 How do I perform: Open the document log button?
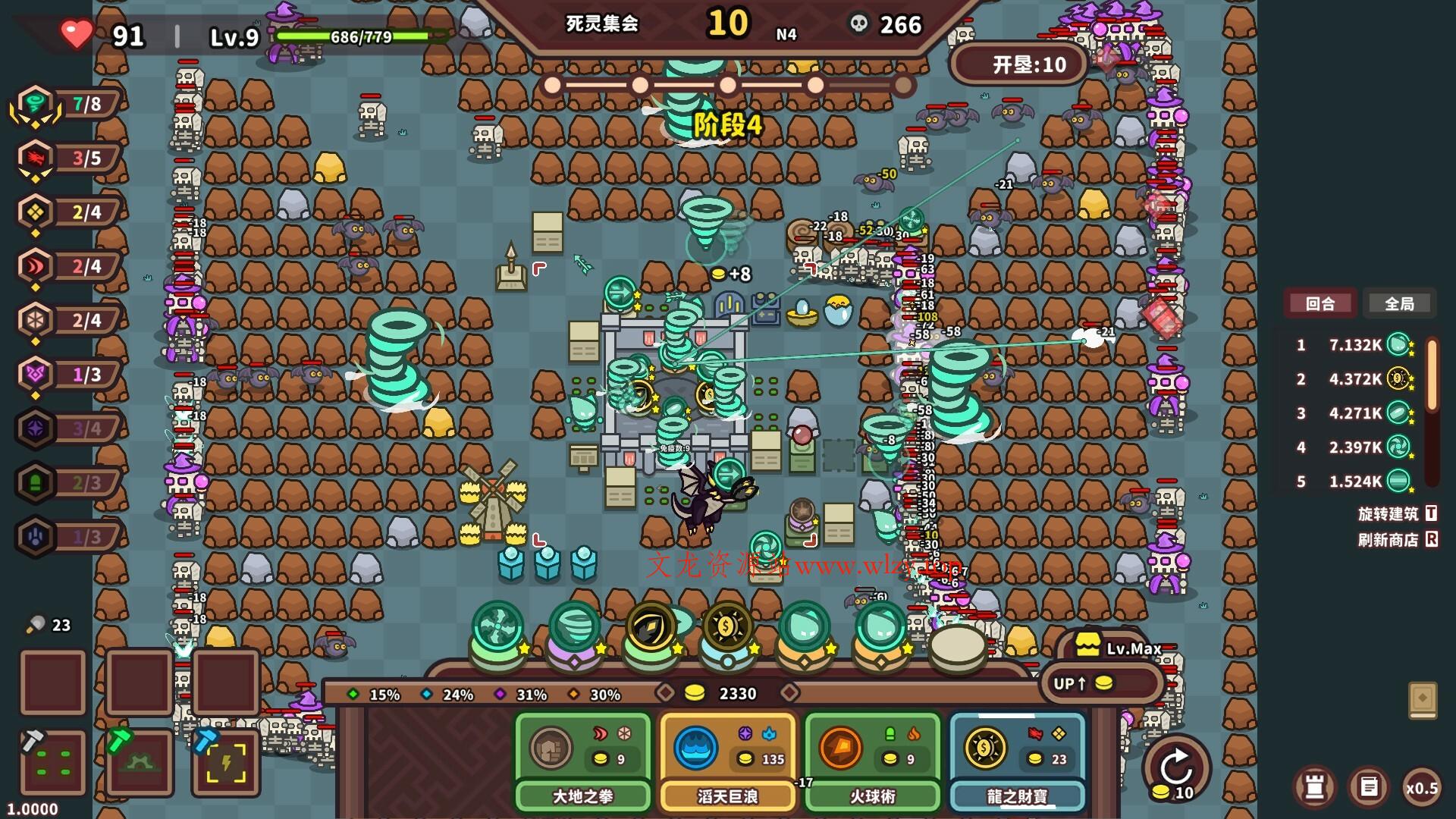pos(1368,787)
